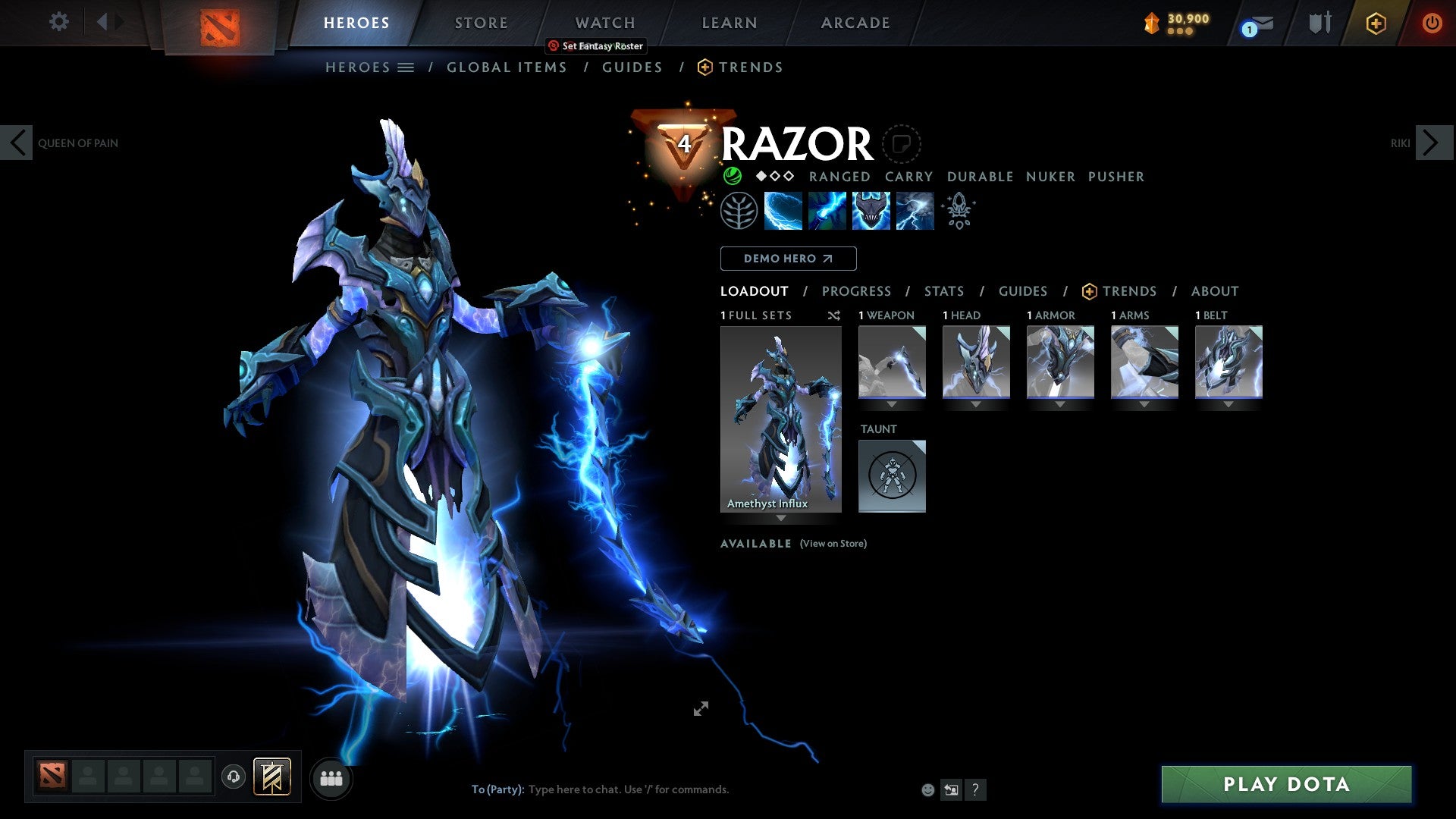Toggle the shuffle icon next to Full Sets
Viewport: 1456px width, 819px height.
(x=834, y=315)
